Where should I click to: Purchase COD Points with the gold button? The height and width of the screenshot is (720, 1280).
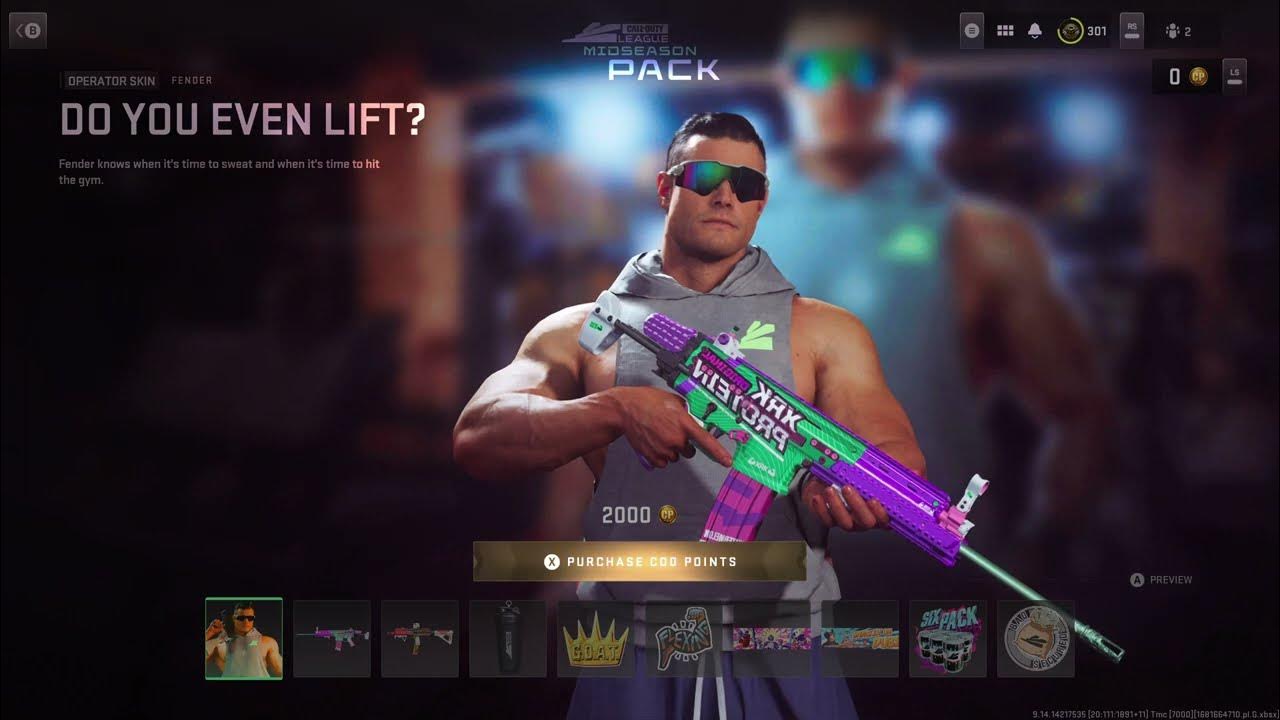639,562
